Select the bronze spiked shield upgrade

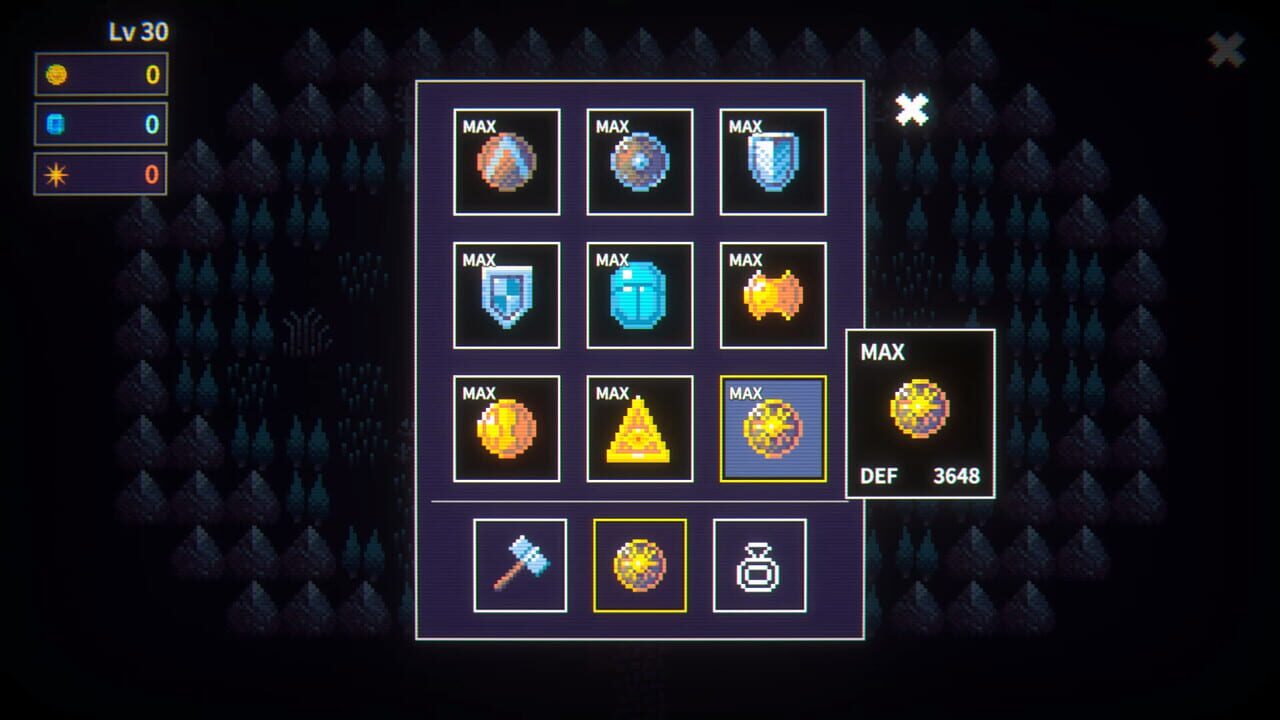click(x=506, y=161)
